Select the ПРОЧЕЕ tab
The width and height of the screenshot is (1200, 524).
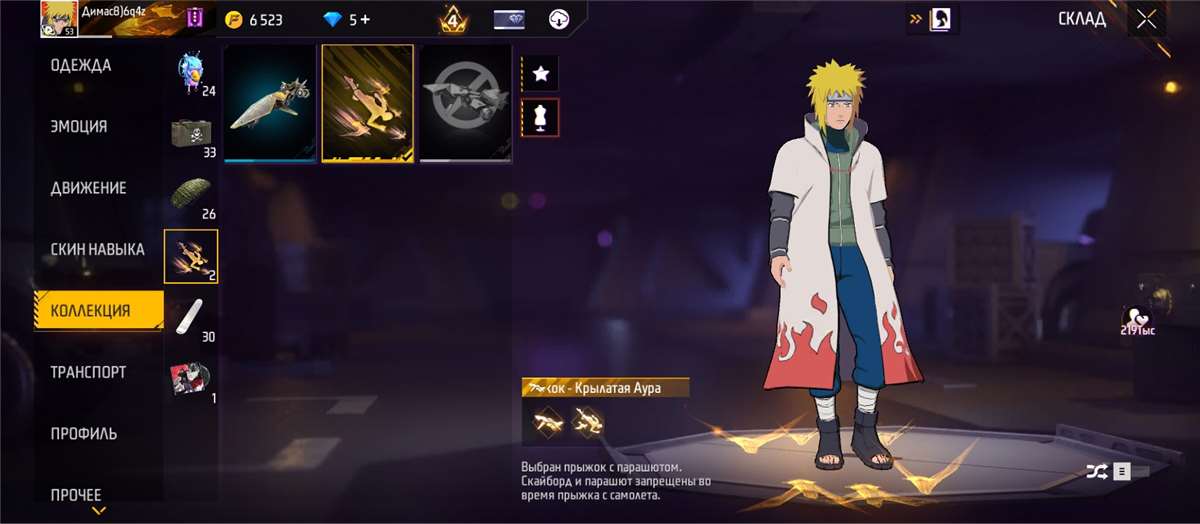coord(76,494)
